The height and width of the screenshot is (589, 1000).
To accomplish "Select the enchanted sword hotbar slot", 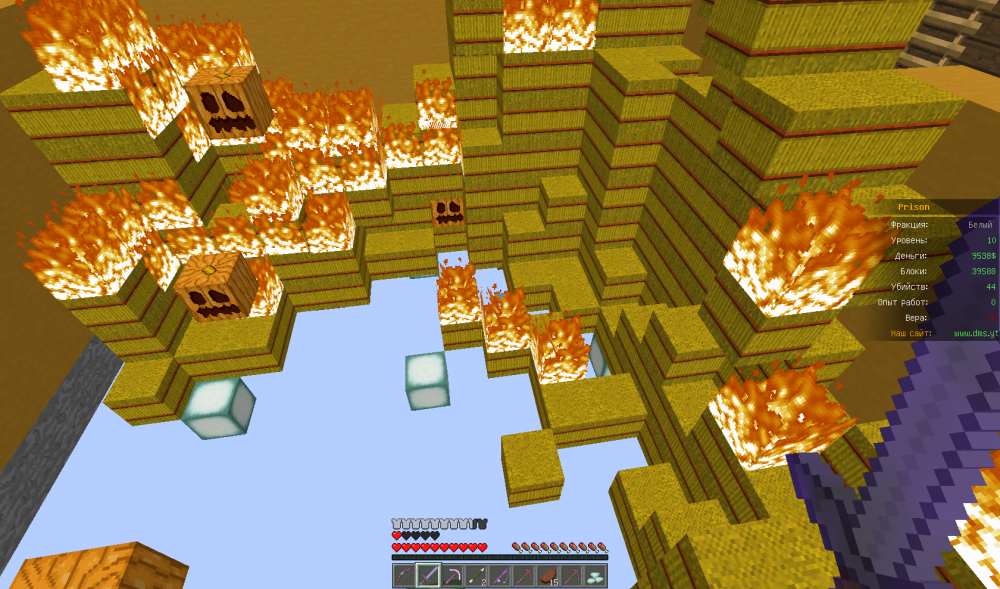I will tap(428, 576).
